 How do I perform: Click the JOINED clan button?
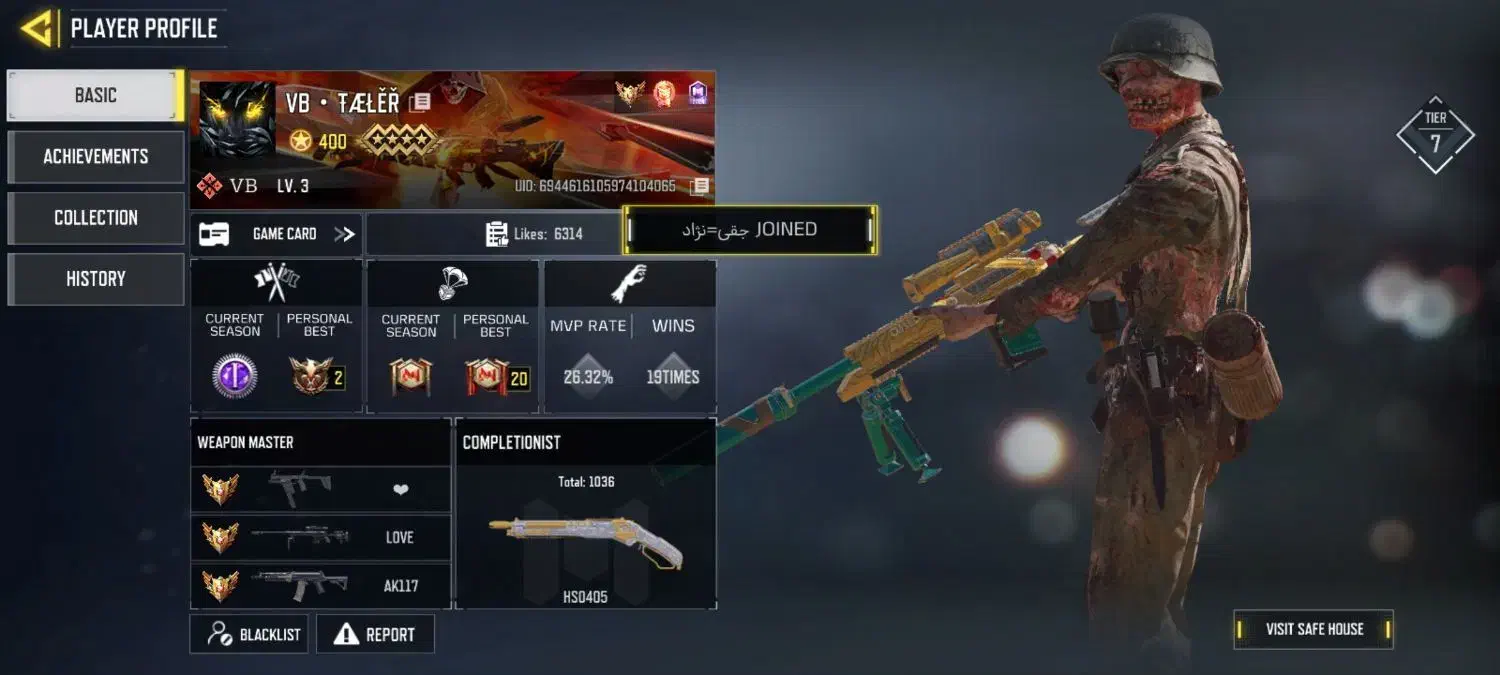pos(750,230)
